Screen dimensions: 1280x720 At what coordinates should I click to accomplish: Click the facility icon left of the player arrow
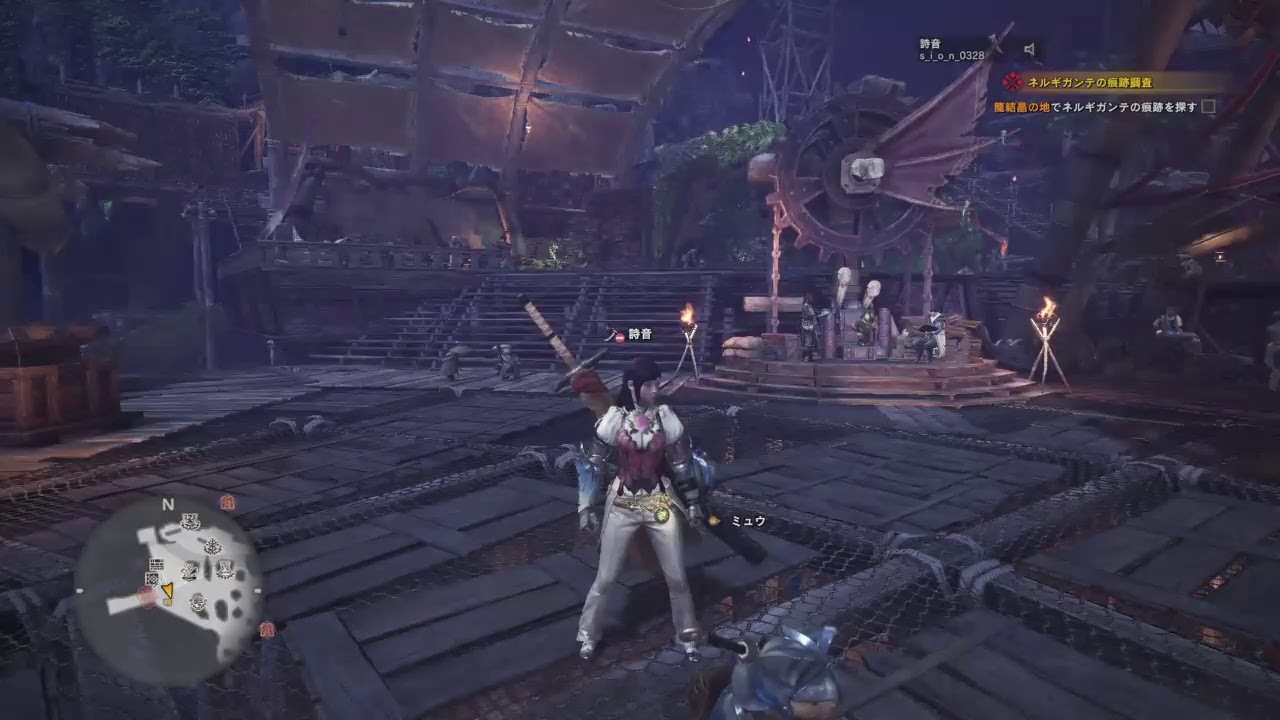pyautogui.click(x=151, y=578)
